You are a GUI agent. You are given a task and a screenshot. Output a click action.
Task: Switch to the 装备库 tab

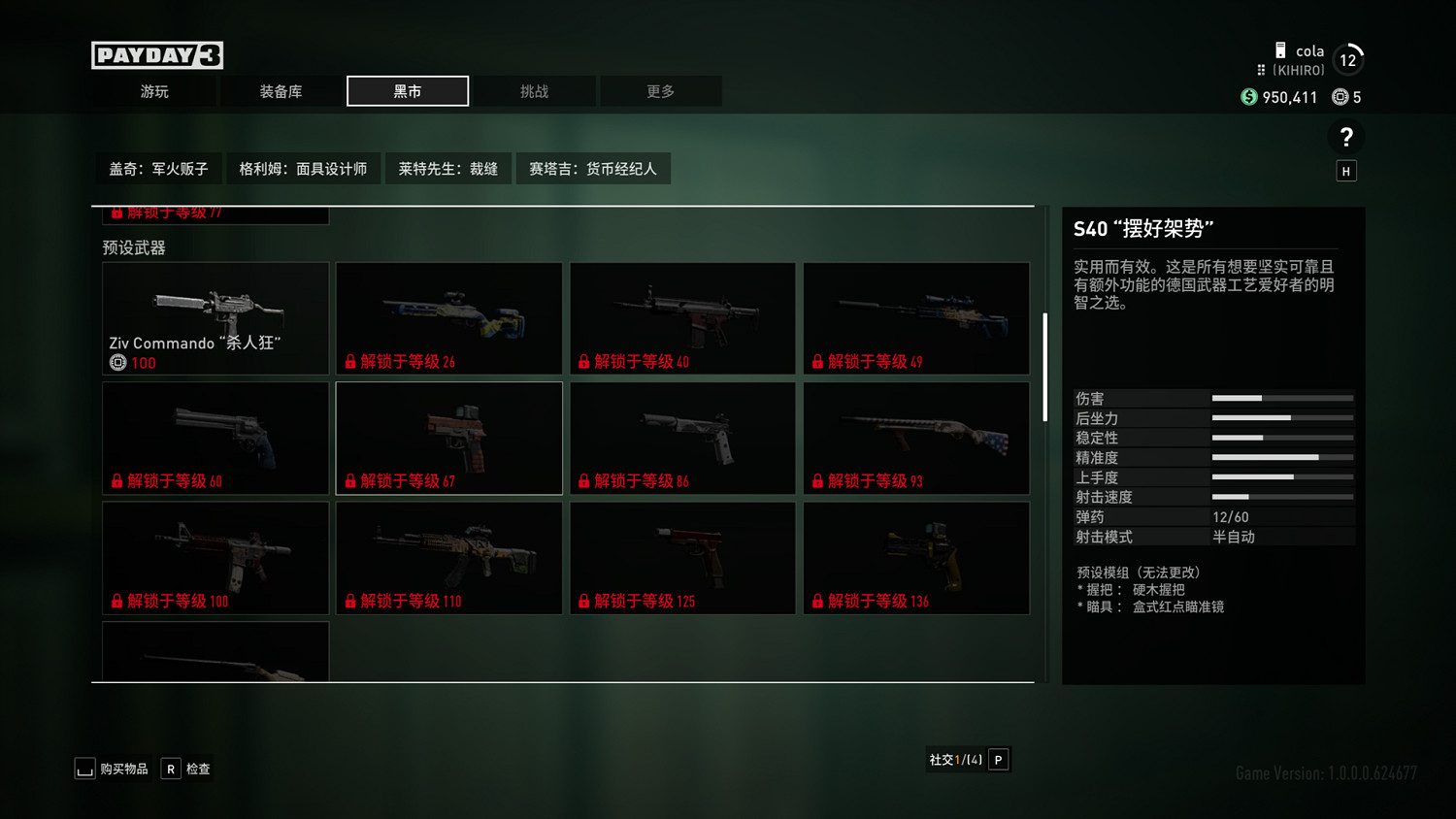(281, 90)
